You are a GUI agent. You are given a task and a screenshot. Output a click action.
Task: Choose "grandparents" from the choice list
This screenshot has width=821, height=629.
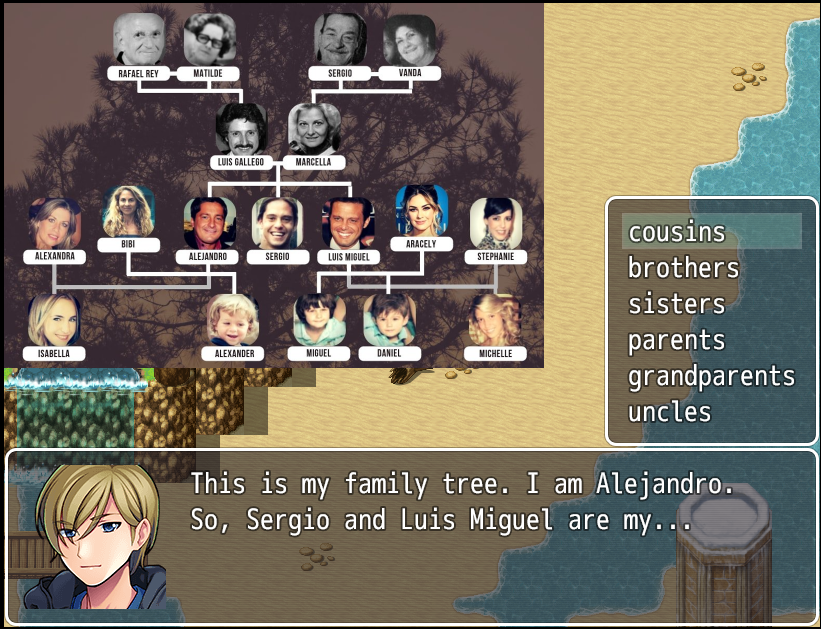pyautogui.click(x=711, y=376)
